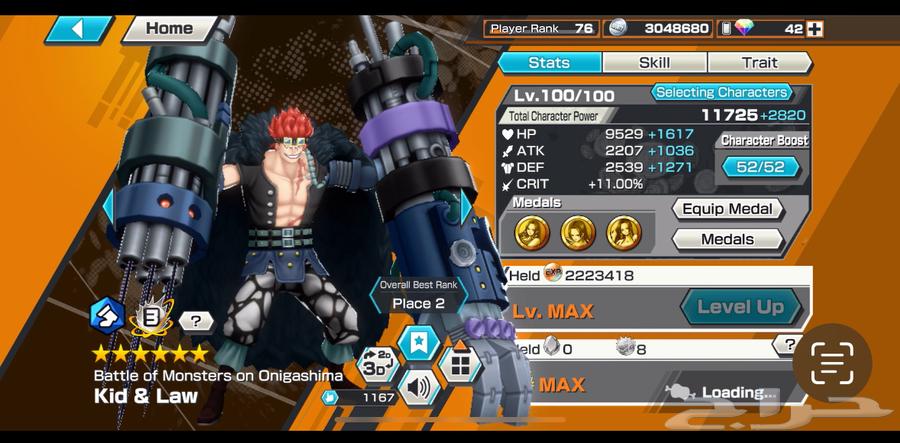Return to the Home screen
The width and height of the screenshot is (900, 443).
tap(170, 28)
